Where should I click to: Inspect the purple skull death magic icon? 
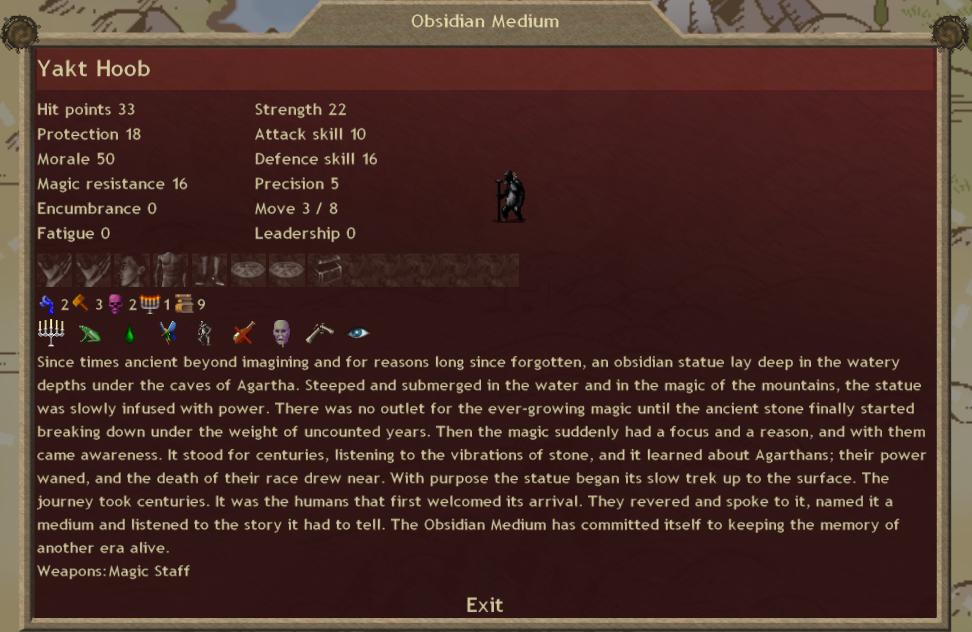115,304
